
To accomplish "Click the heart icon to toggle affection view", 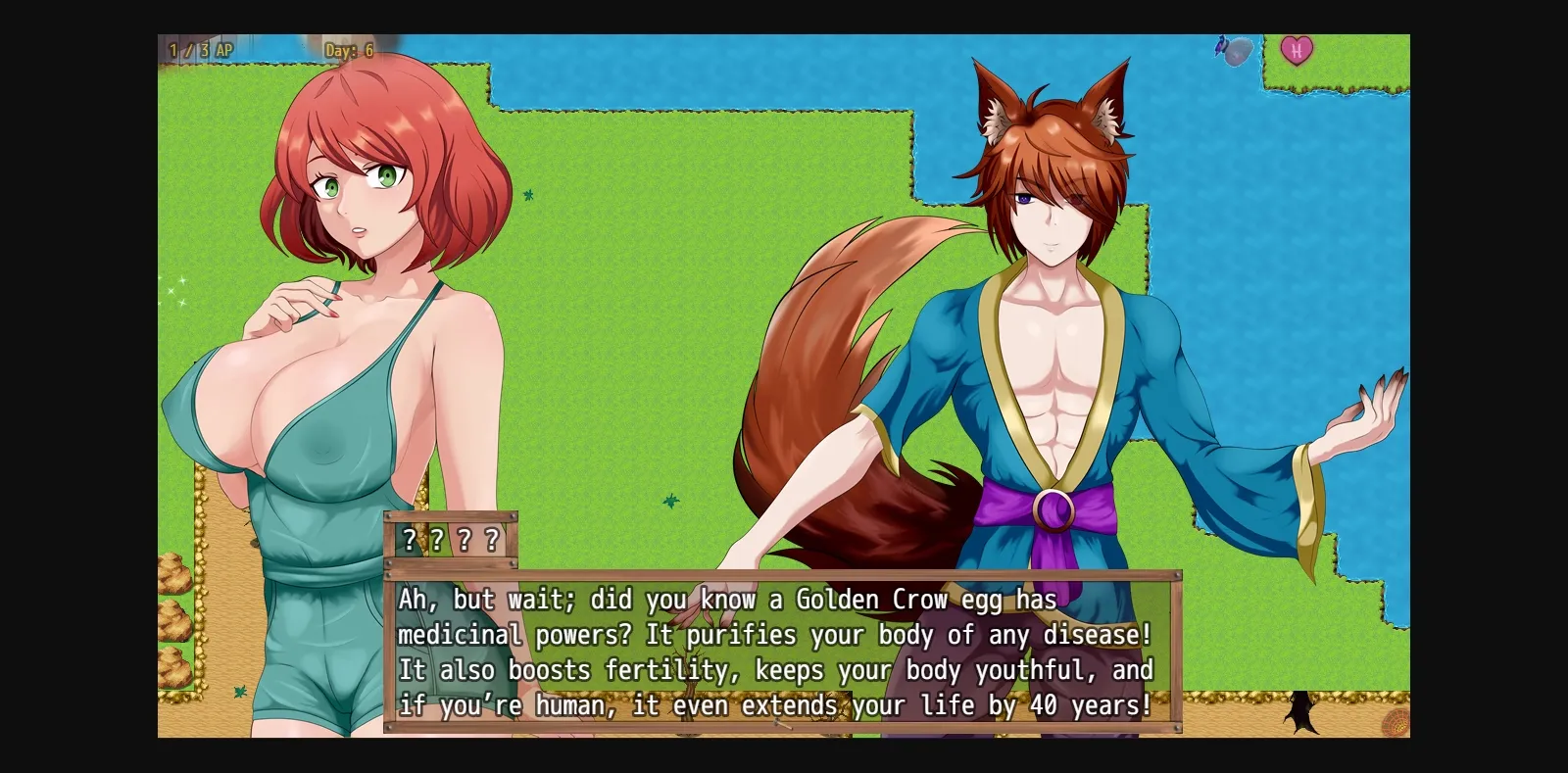I will tap(1298, 51).
